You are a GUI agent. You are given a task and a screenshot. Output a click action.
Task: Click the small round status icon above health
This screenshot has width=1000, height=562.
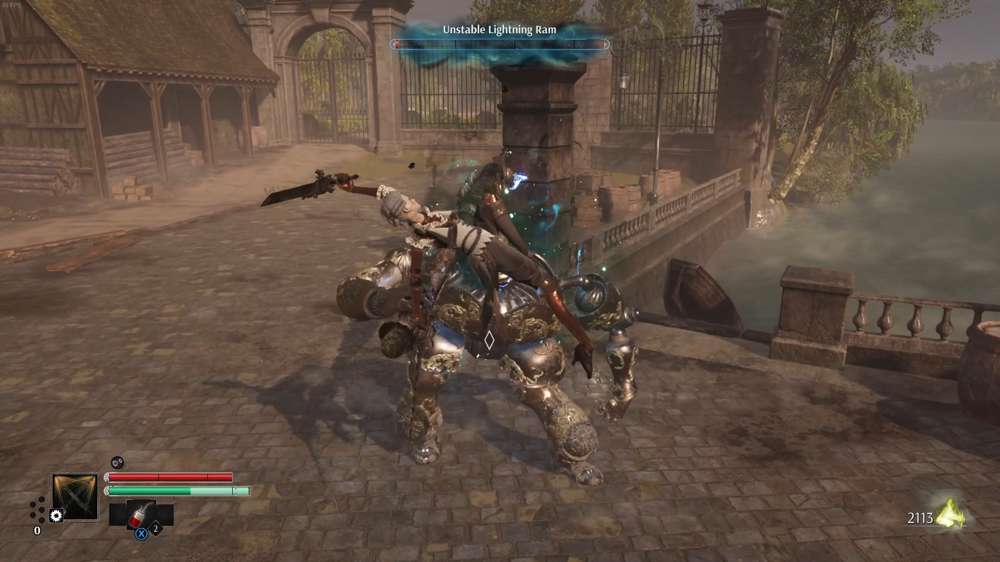coord(117,462)
